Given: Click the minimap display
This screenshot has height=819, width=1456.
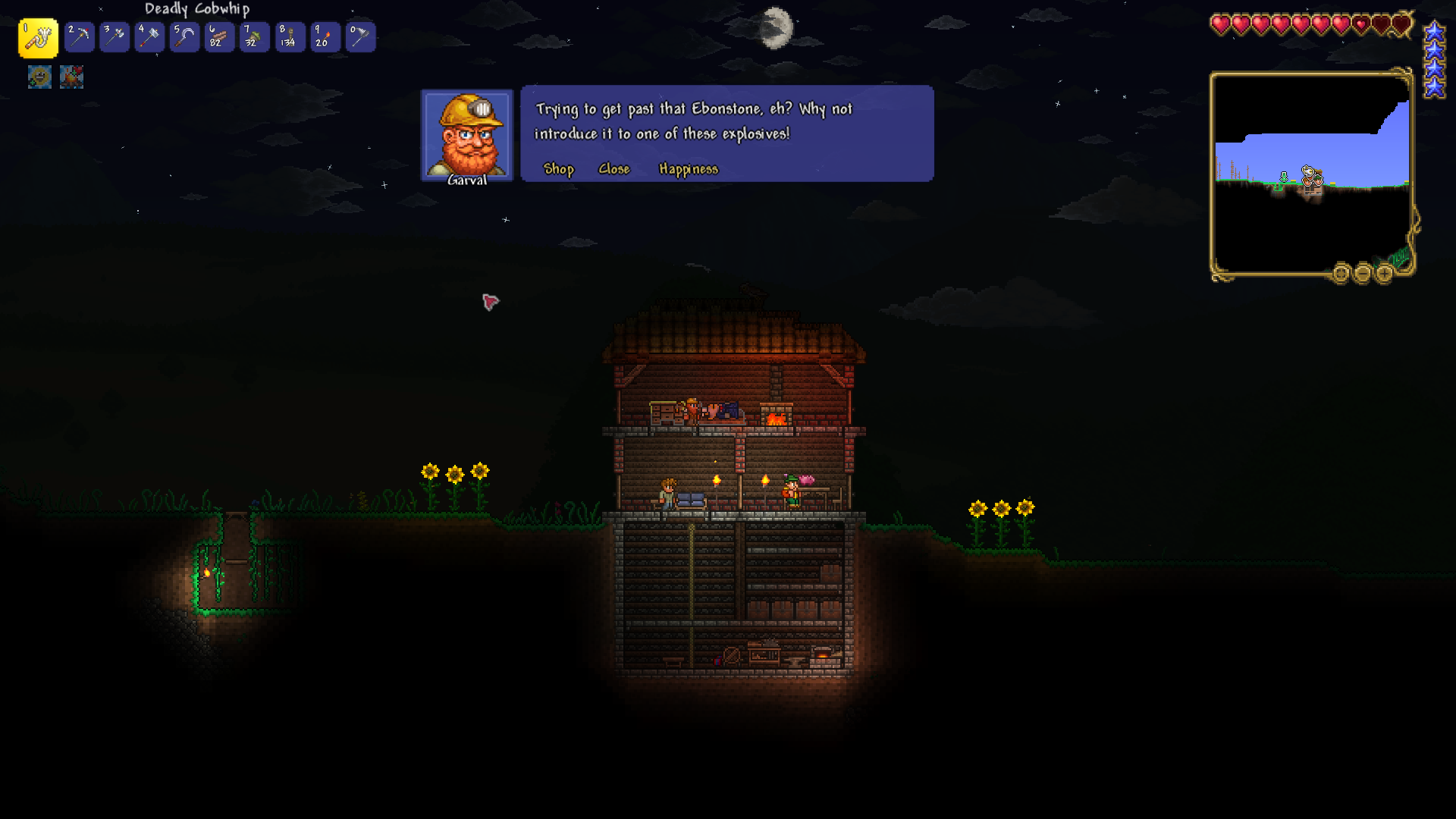Looking at the screenshot, I should [x=1311, y=174].
